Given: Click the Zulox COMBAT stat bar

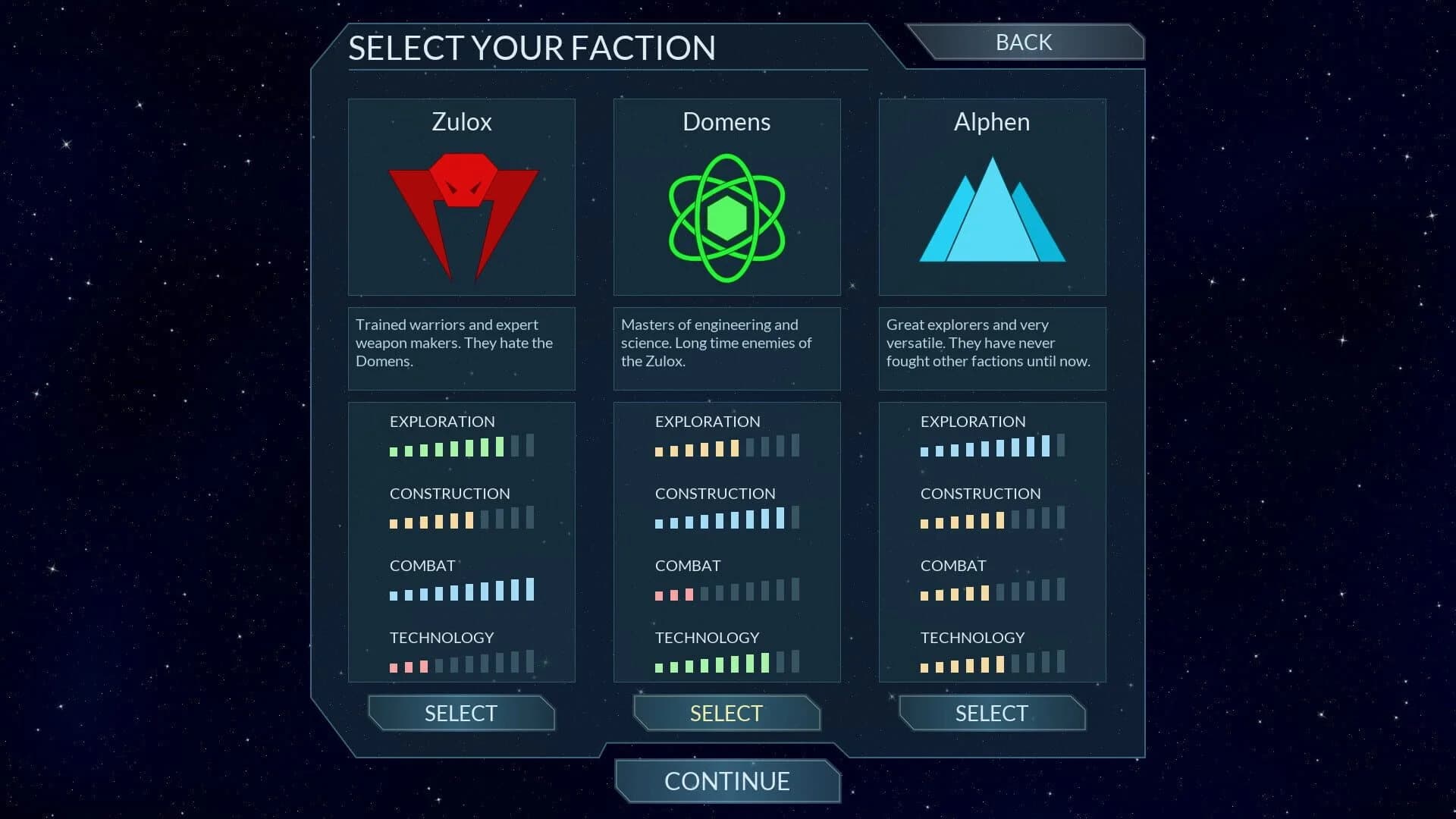Looking at the screenshot, I should tap(461, 591).
